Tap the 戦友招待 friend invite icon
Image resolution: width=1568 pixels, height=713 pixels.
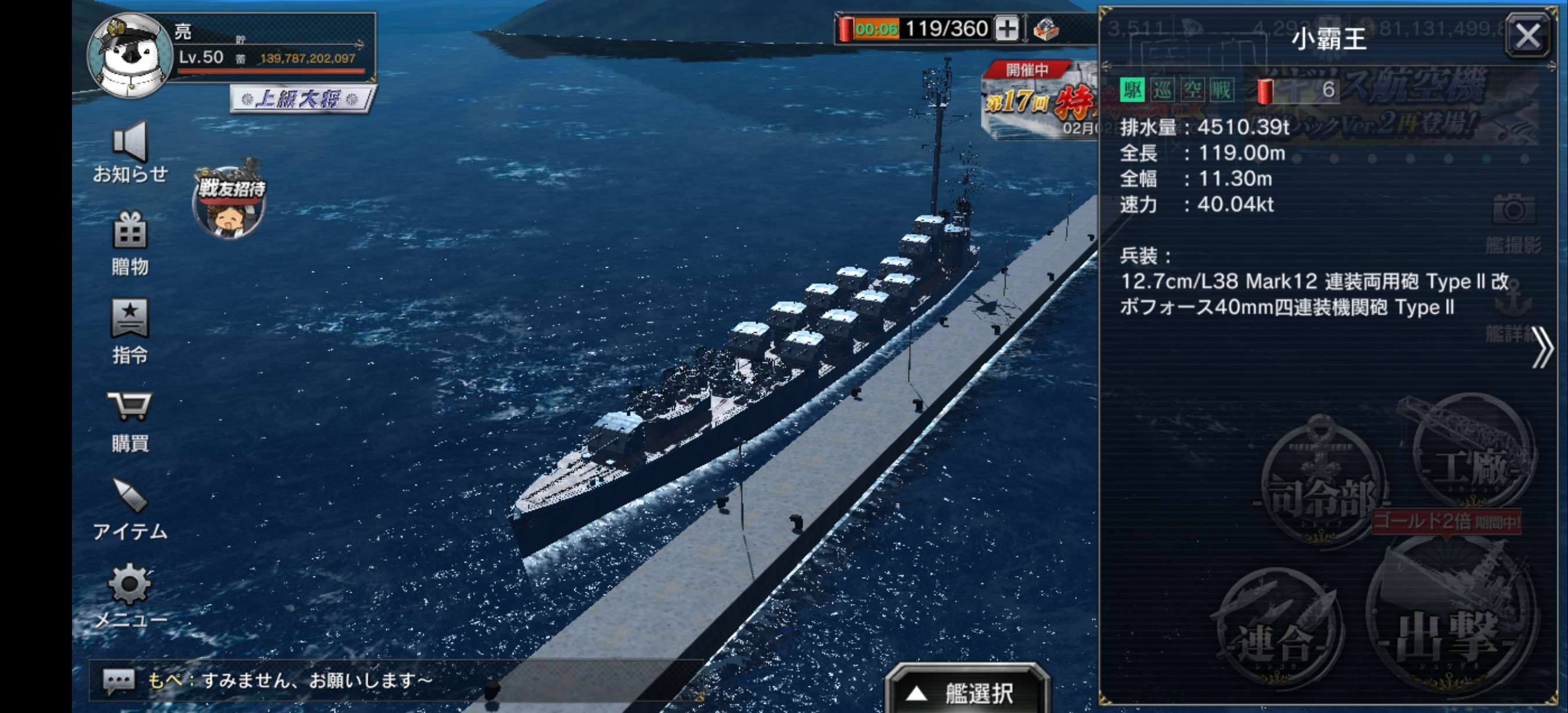pos(229,202)
